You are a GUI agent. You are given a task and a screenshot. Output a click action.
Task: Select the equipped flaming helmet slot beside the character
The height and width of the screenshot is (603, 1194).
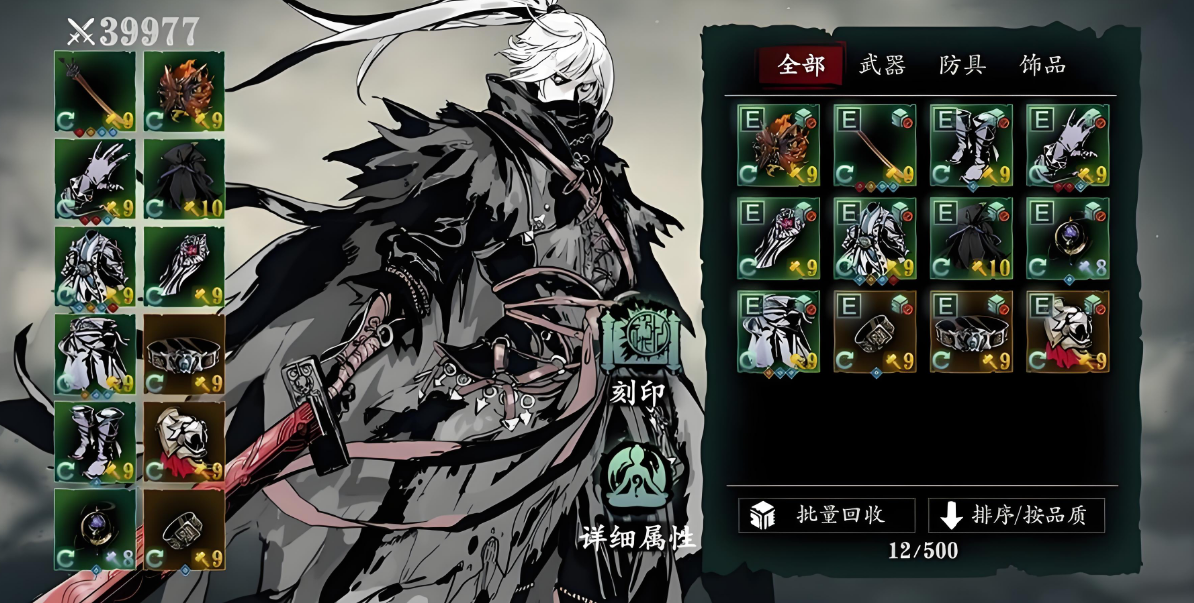[184, 92]
